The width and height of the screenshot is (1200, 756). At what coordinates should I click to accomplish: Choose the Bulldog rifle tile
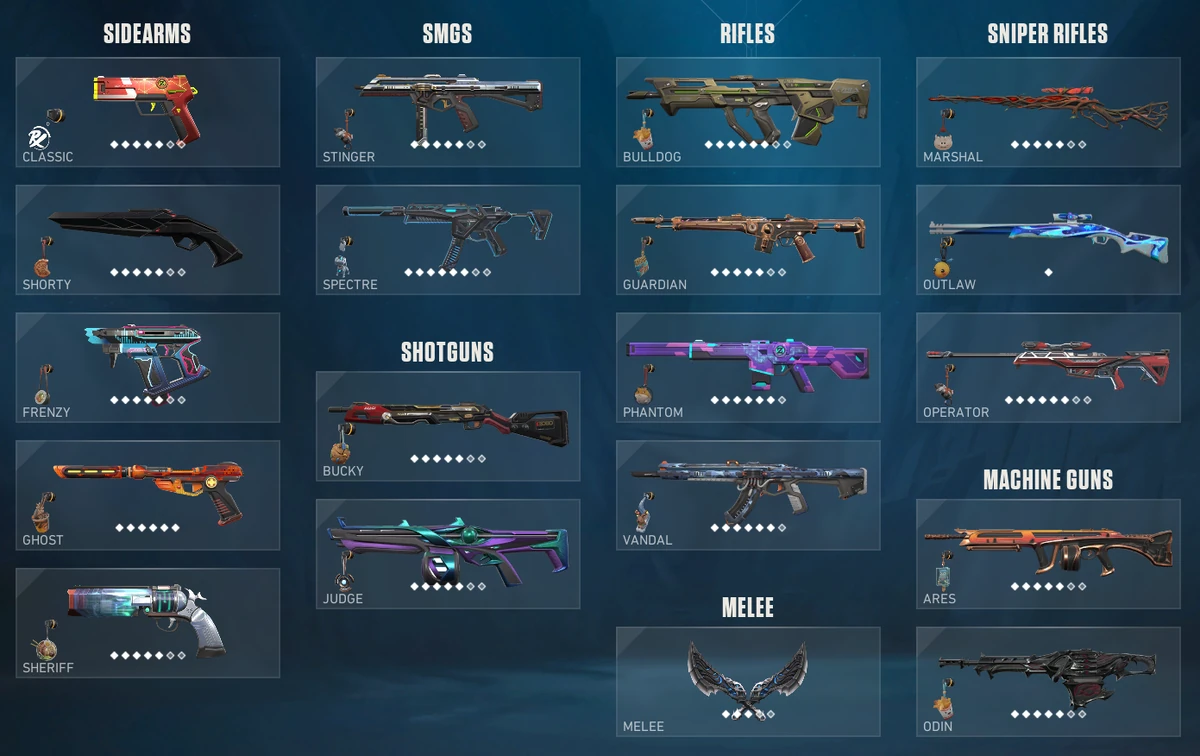coord(747,111)
